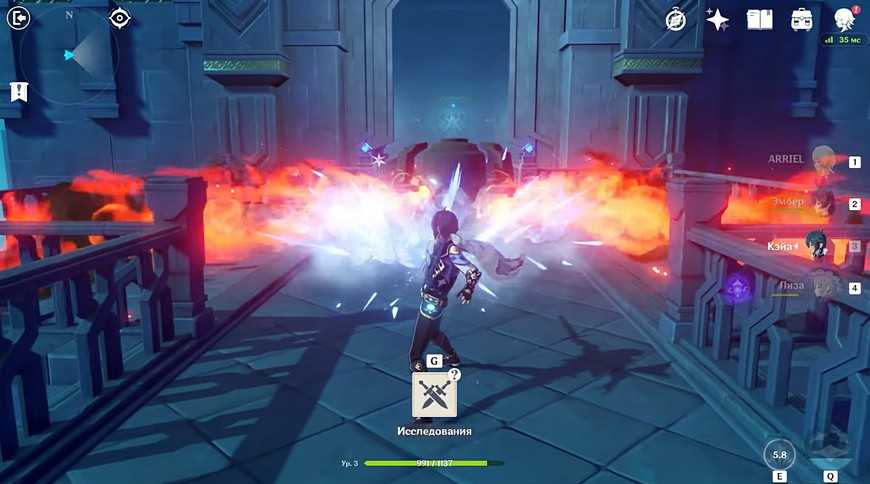Click the Исследования crossed-swords icon
This screenshot has height=484, width=870.
coord(435,394)
